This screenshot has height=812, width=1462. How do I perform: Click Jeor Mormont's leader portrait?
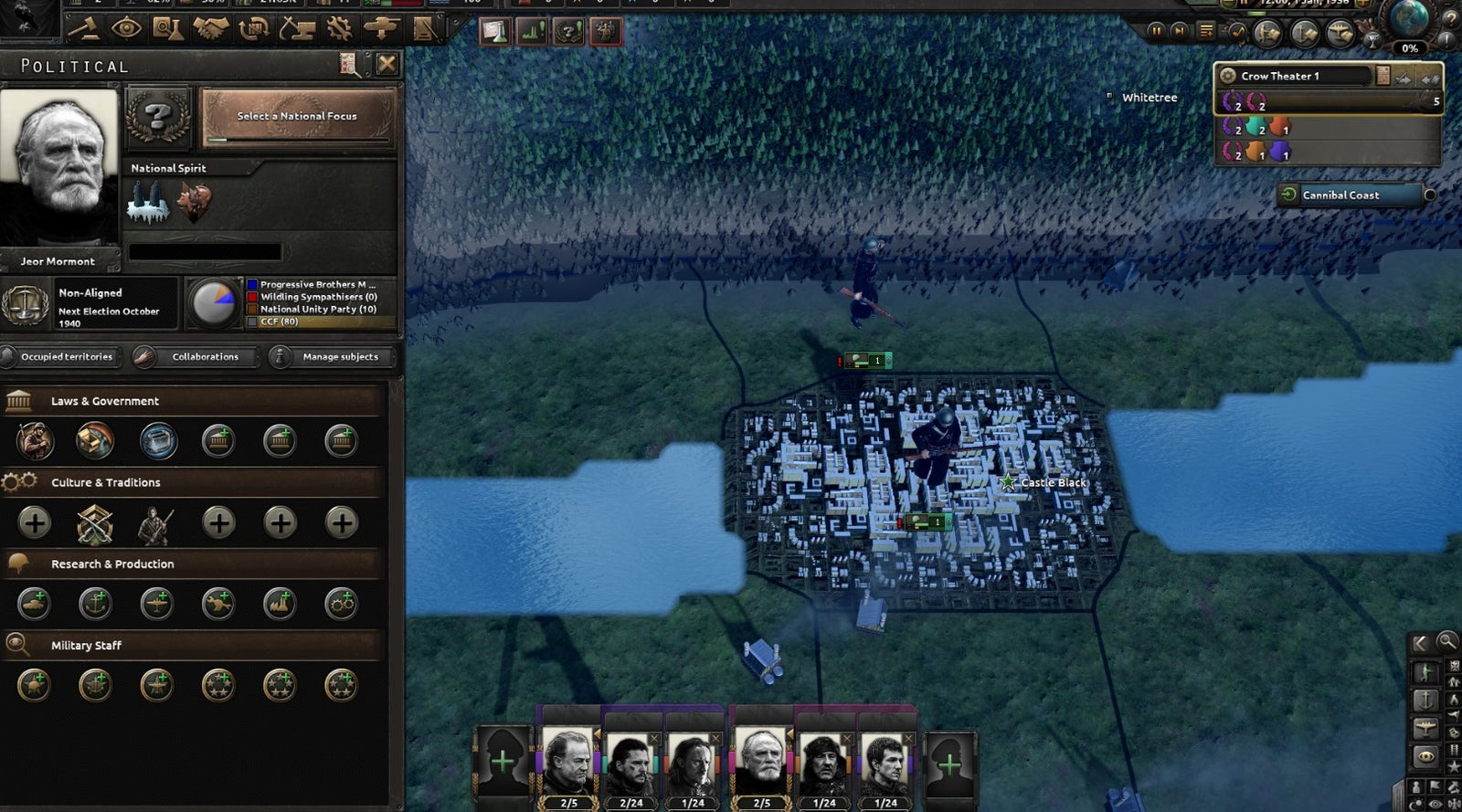(x=58, y=166)
